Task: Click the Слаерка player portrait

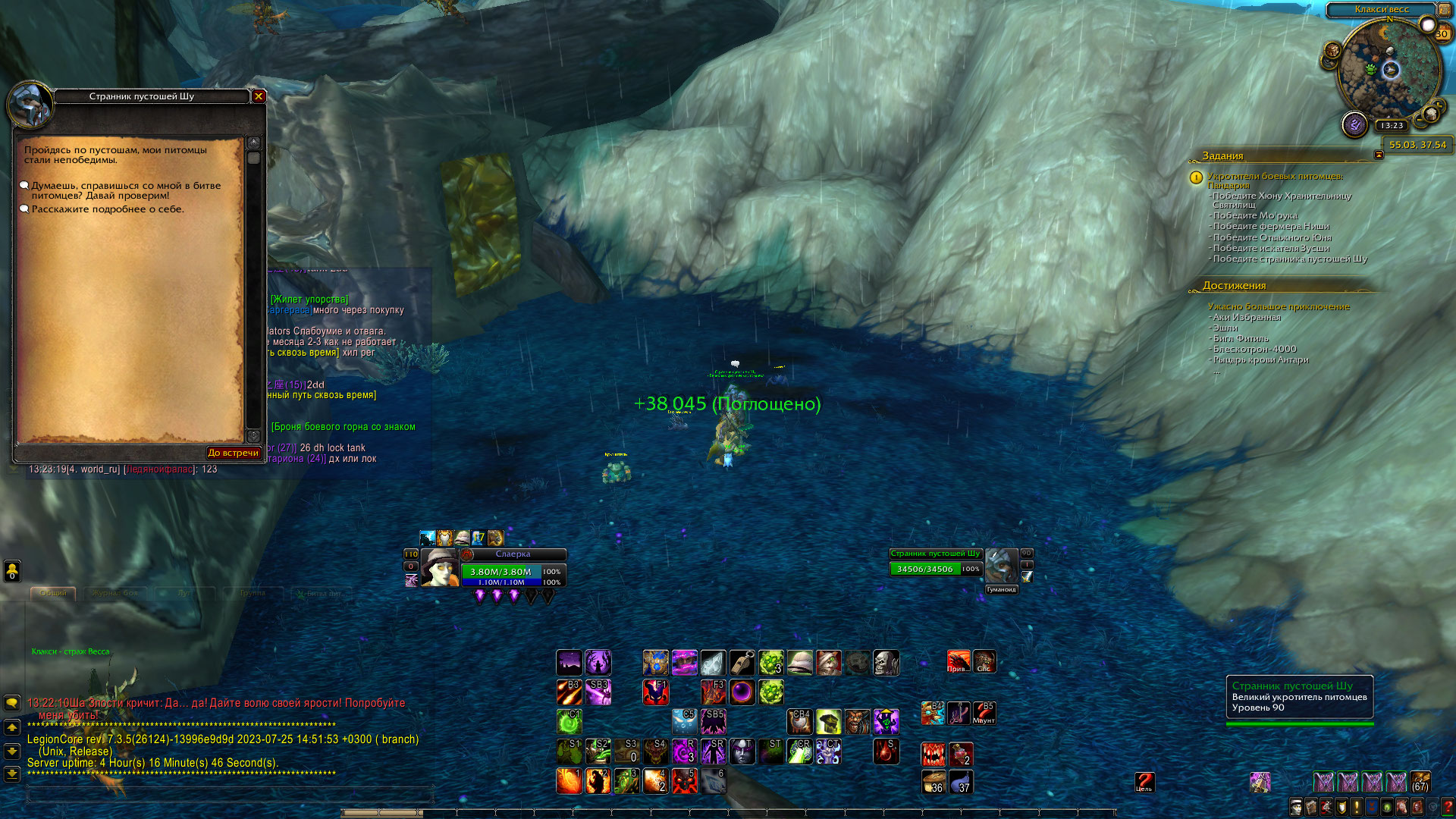Action: pos(440,568)
